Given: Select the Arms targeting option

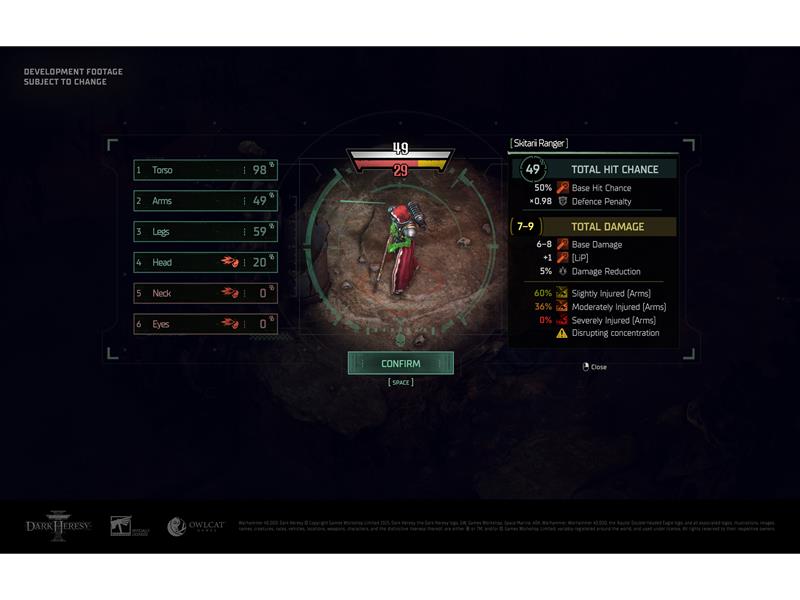Looking at the screenshot, I should point(205,201).
